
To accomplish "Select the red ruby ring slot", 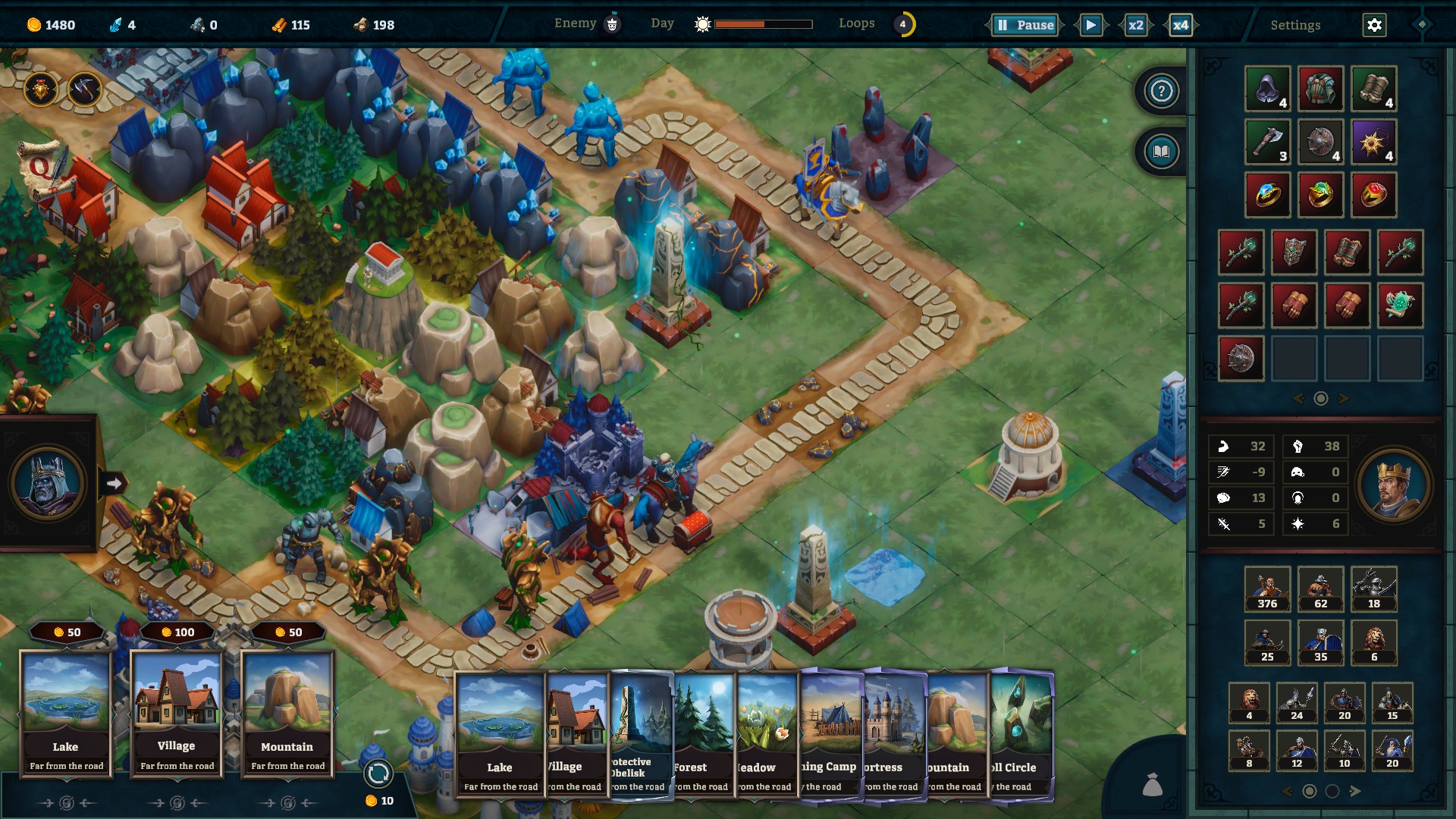I will [1373, 195].
